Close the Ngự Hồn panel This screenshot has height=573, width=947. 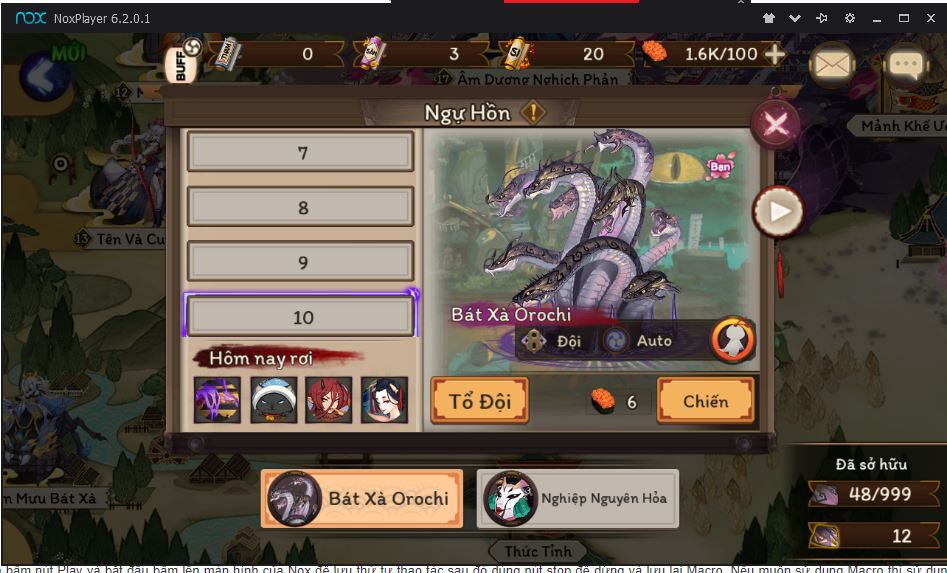776,124
